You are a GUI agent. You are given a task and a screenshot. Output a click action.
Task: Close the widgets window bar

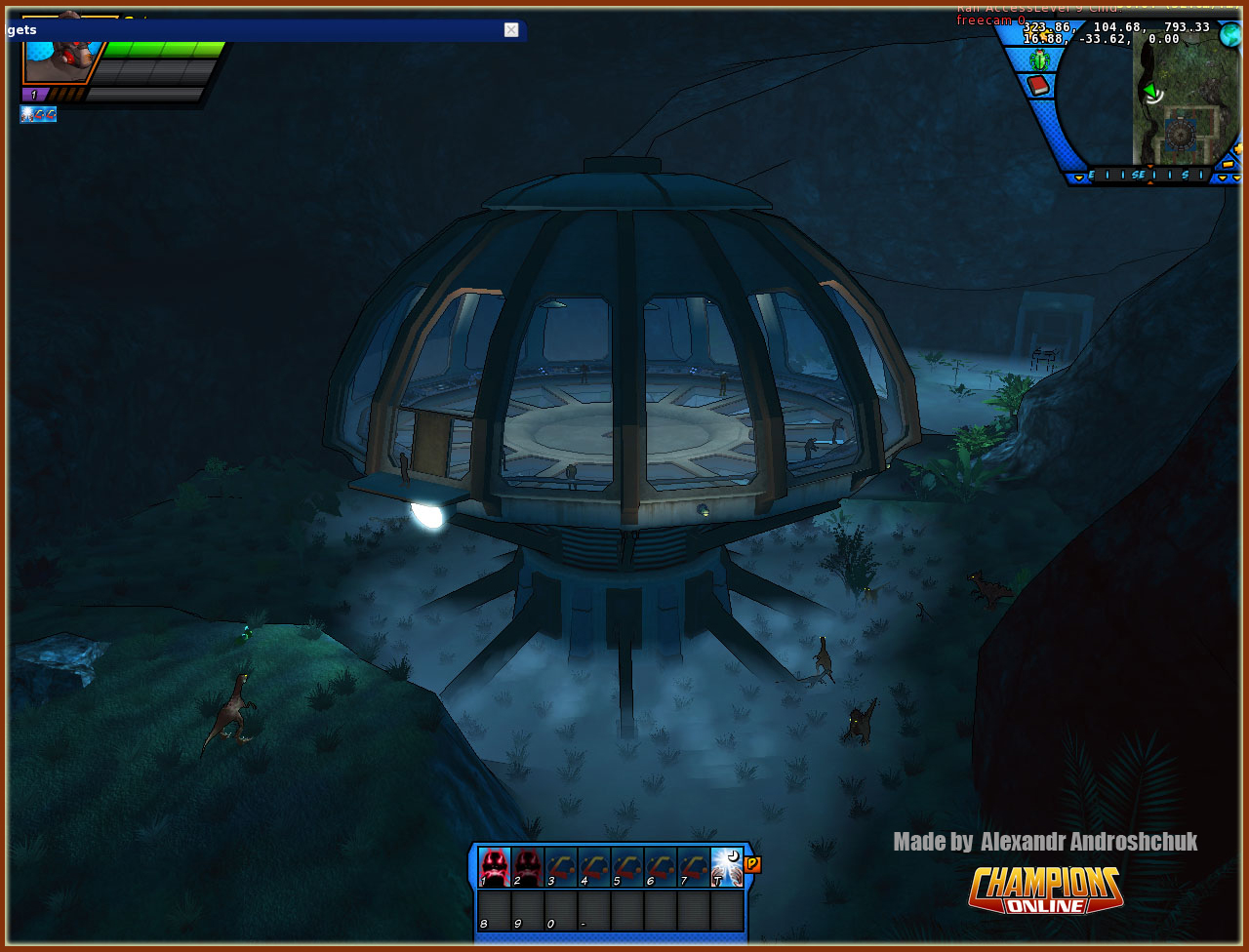click(x=511, y=30)
